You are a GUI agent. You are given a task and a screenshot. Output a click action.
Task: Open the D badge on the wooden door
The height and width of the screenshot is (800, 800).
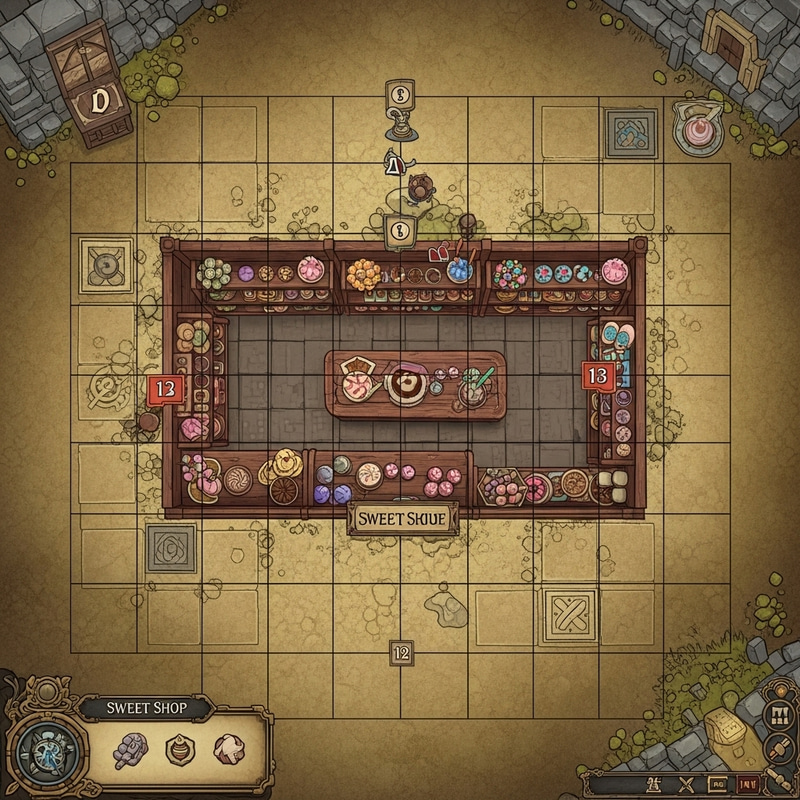(98, 100)
